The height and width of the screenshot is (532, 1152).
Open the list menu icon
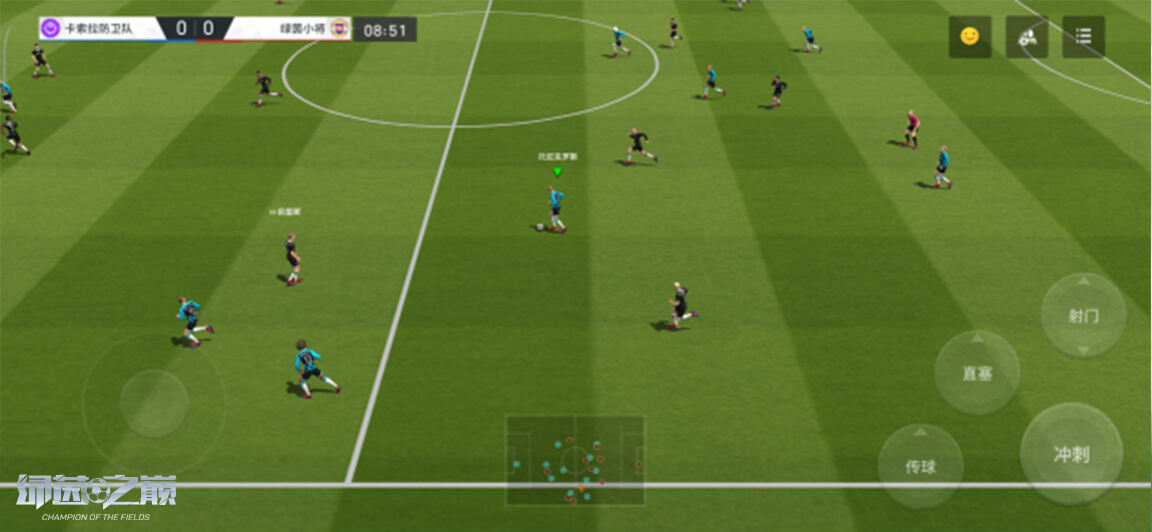(x=1083, y=37)
